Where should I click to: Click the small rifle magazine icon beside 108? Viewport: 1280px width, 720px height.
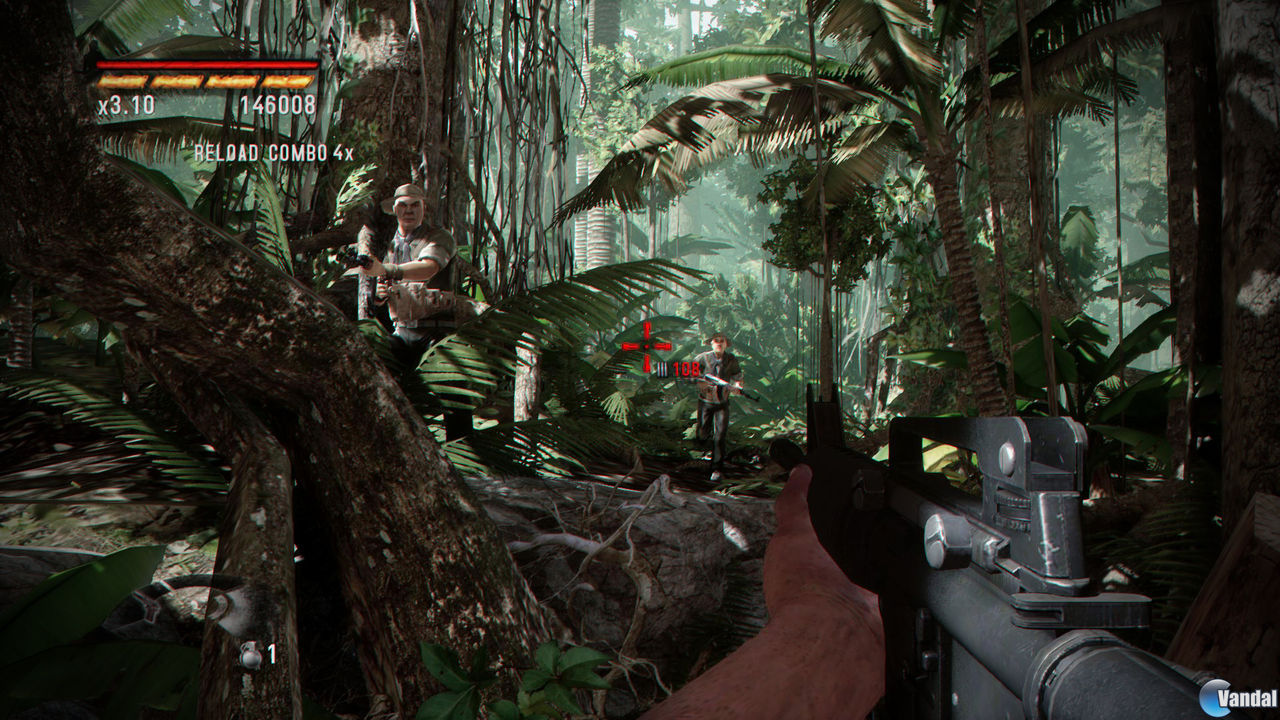[662, 368]
